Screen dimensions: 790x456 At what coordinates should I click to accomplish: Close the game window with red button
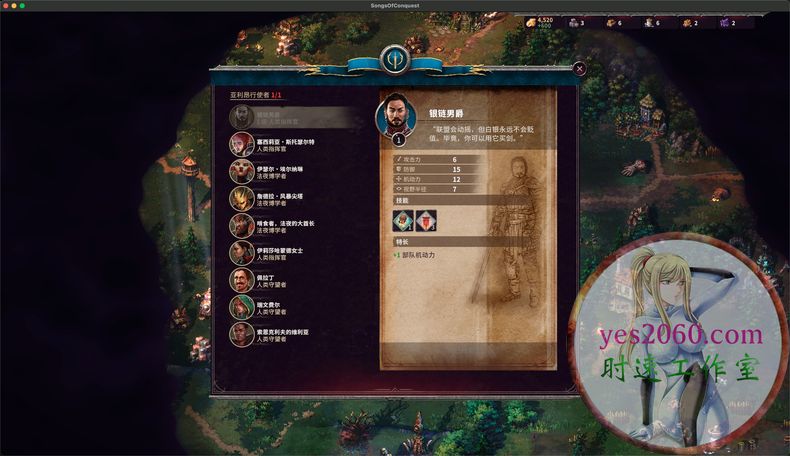click(x=6, y=6)
